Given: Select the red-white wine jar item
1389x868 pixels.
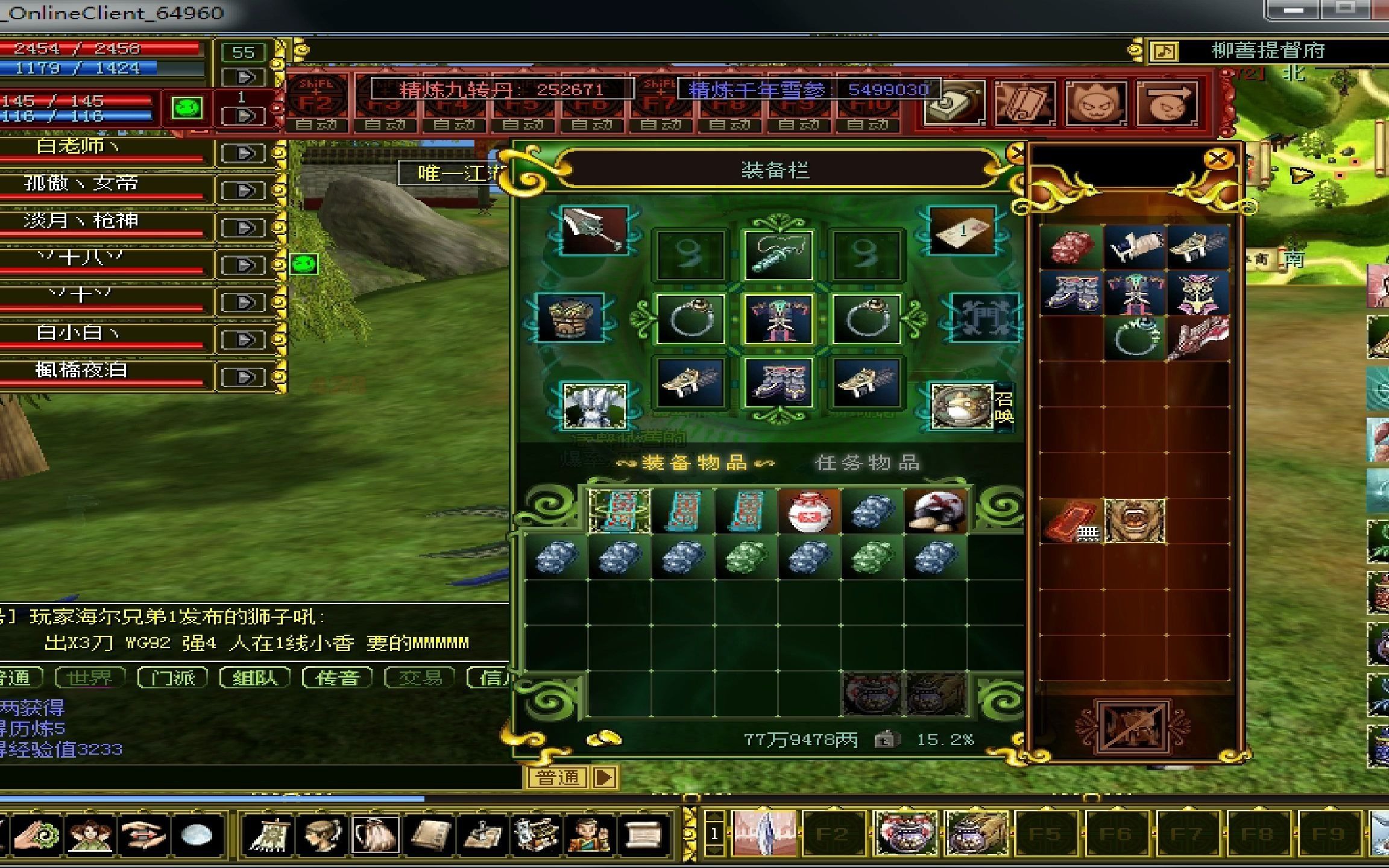Looking at the screenshot, I should point(809,511).
